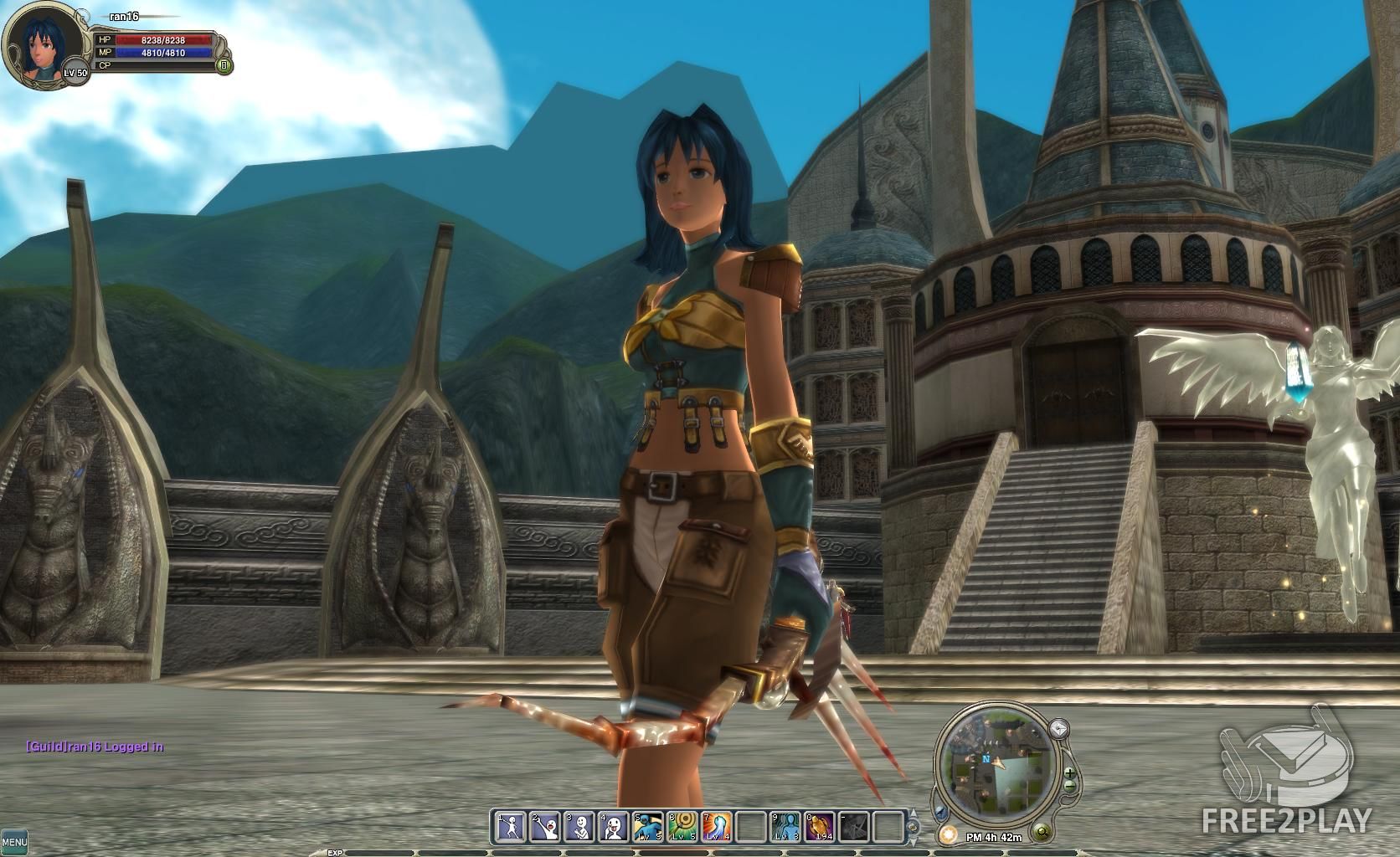The width and height of the screenshot is (1400, 857).
Task: Activate the blue figure skill in slot 5
Action: point(648,827)
